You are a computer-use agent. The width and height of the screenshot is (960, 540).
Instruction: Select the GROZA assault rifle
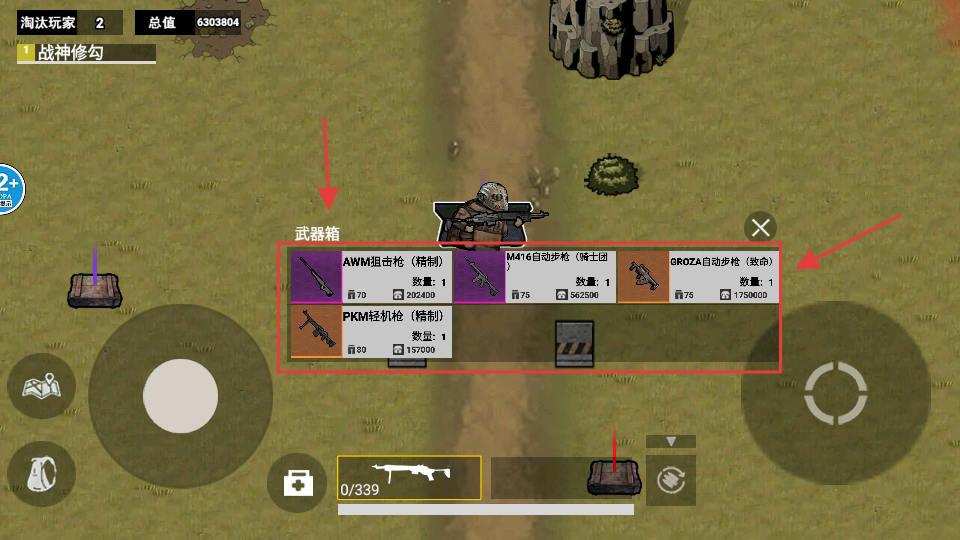click(698, 276)
